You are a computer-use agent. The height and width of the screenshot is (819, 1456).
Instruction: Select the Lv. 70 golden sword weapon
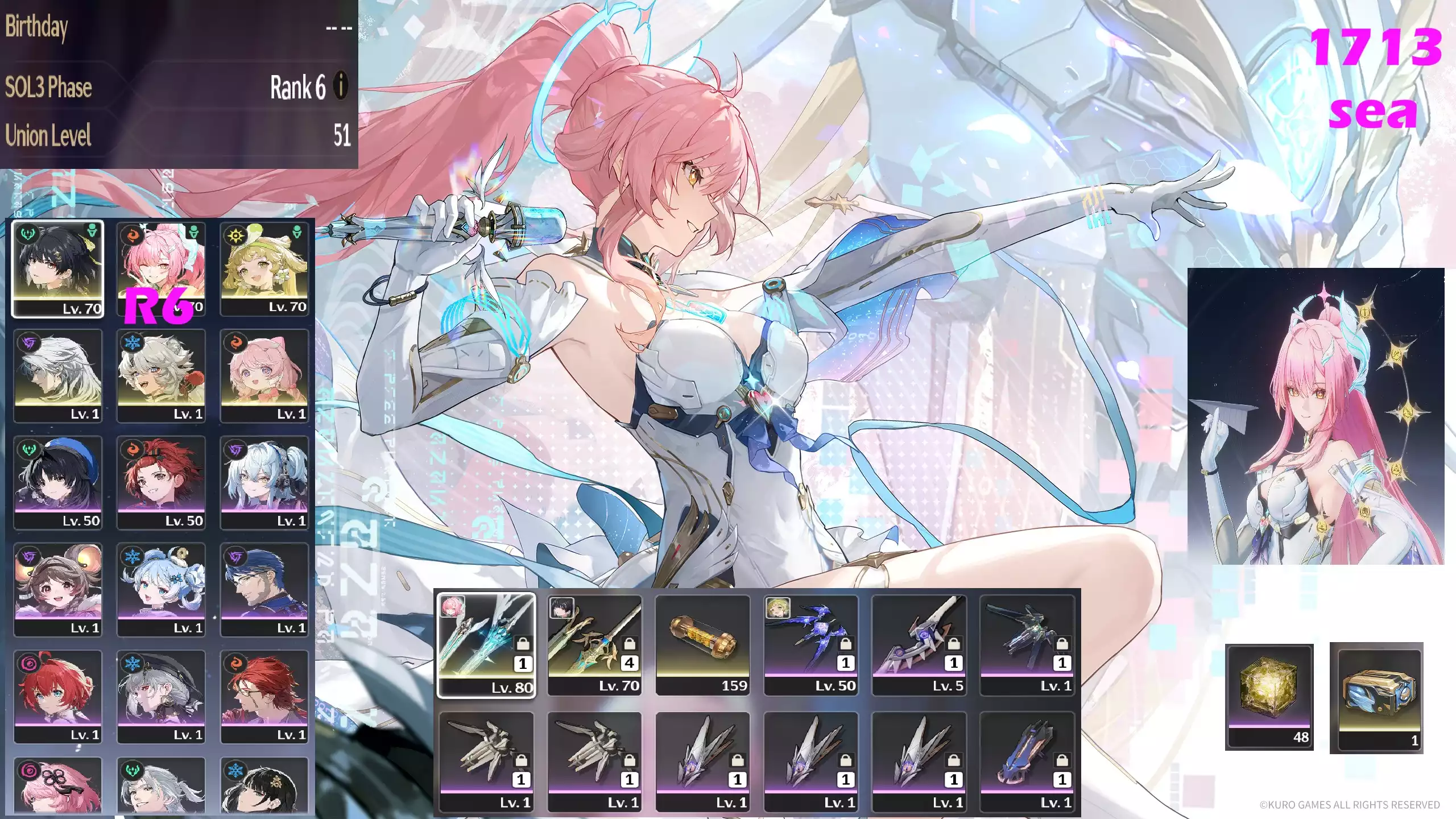[x=594, y=645]
